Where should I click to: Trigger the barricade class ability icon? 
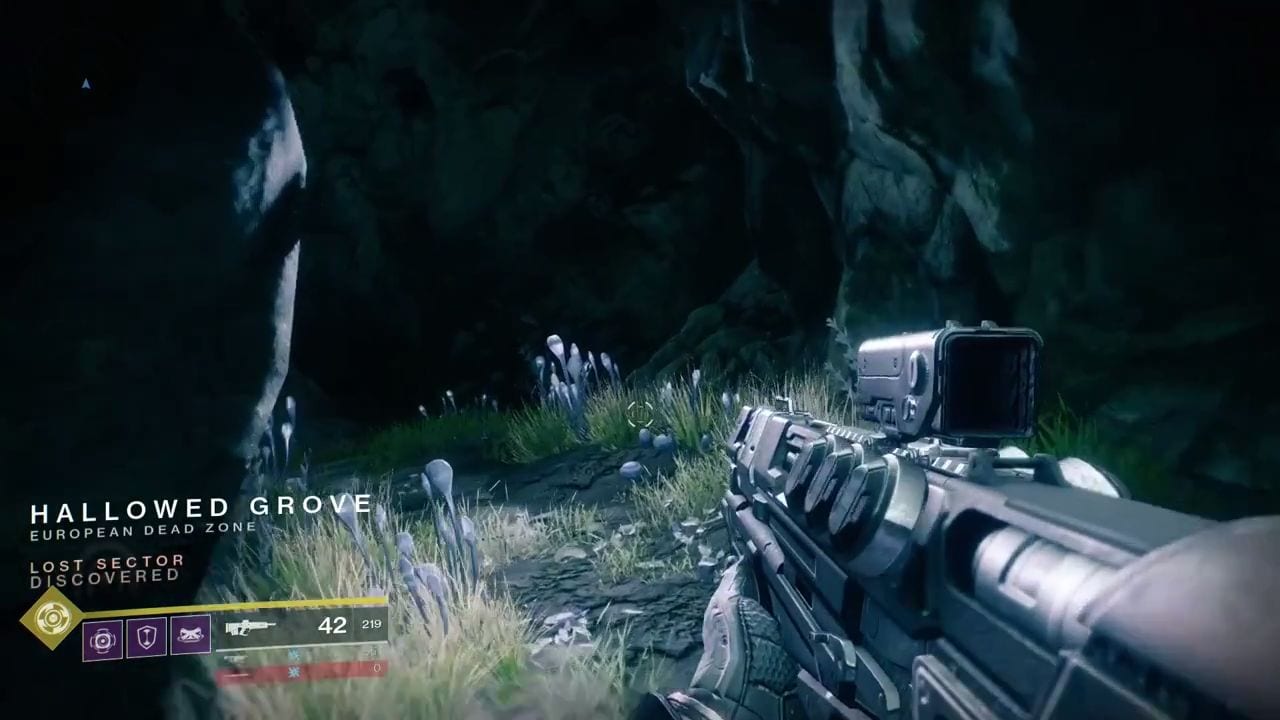[x=190, y=635]
